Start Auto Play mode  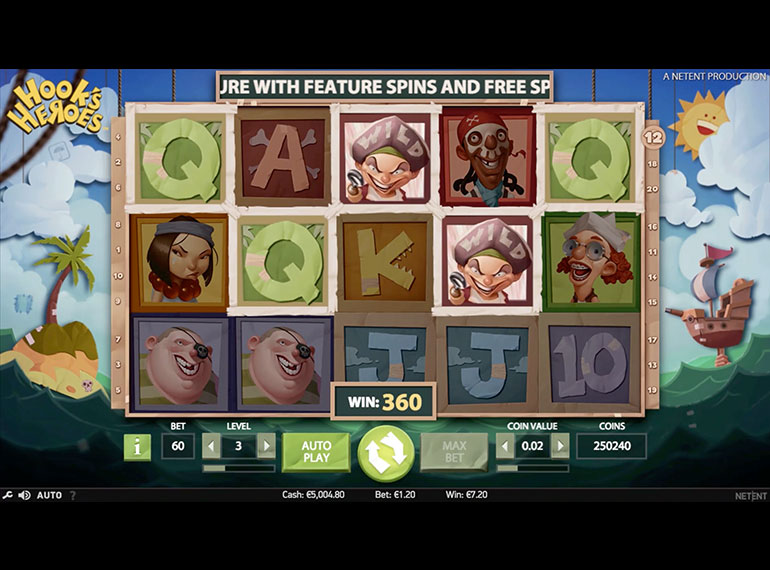click(316, 452)
